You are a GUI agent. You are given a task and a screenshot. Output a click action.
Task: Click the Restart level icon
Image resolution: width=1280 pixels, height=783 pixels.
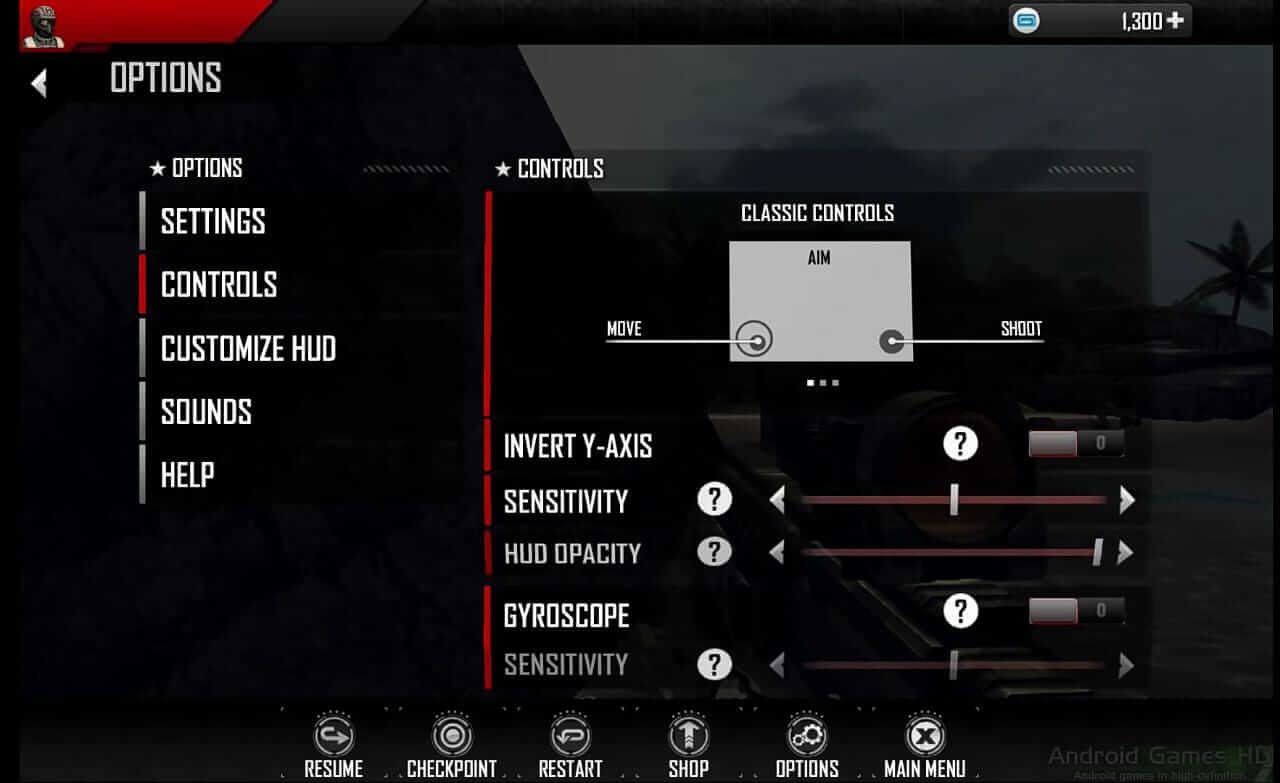(x=570, y=737)
